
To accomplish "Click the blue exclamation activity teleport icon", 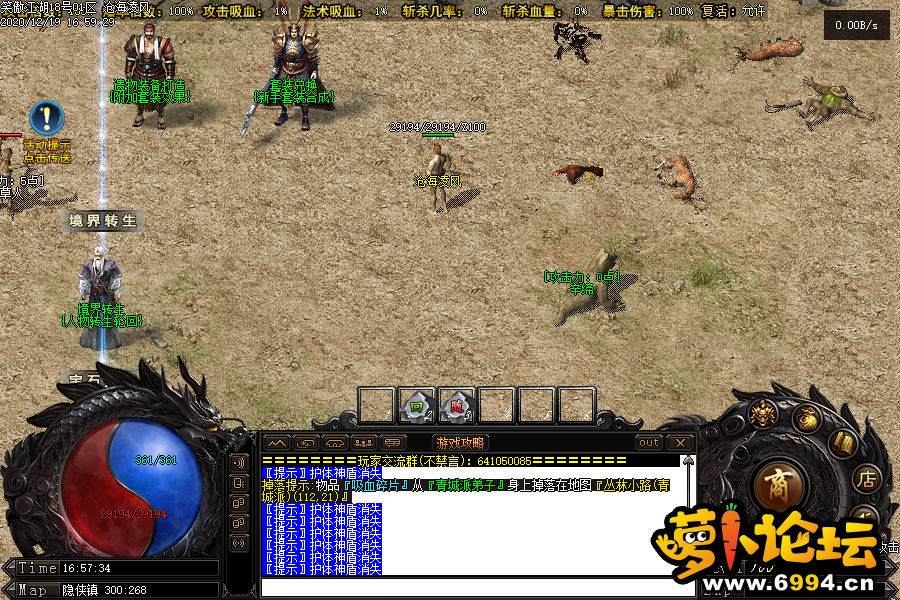I will click(46, 118).
